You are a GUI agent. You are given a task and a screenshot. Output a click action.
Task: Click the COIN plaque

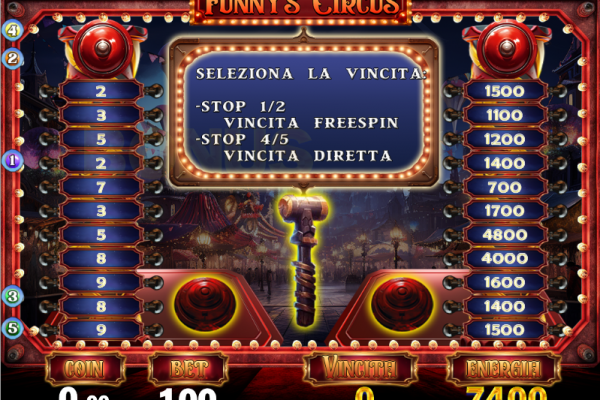[85, 368]
